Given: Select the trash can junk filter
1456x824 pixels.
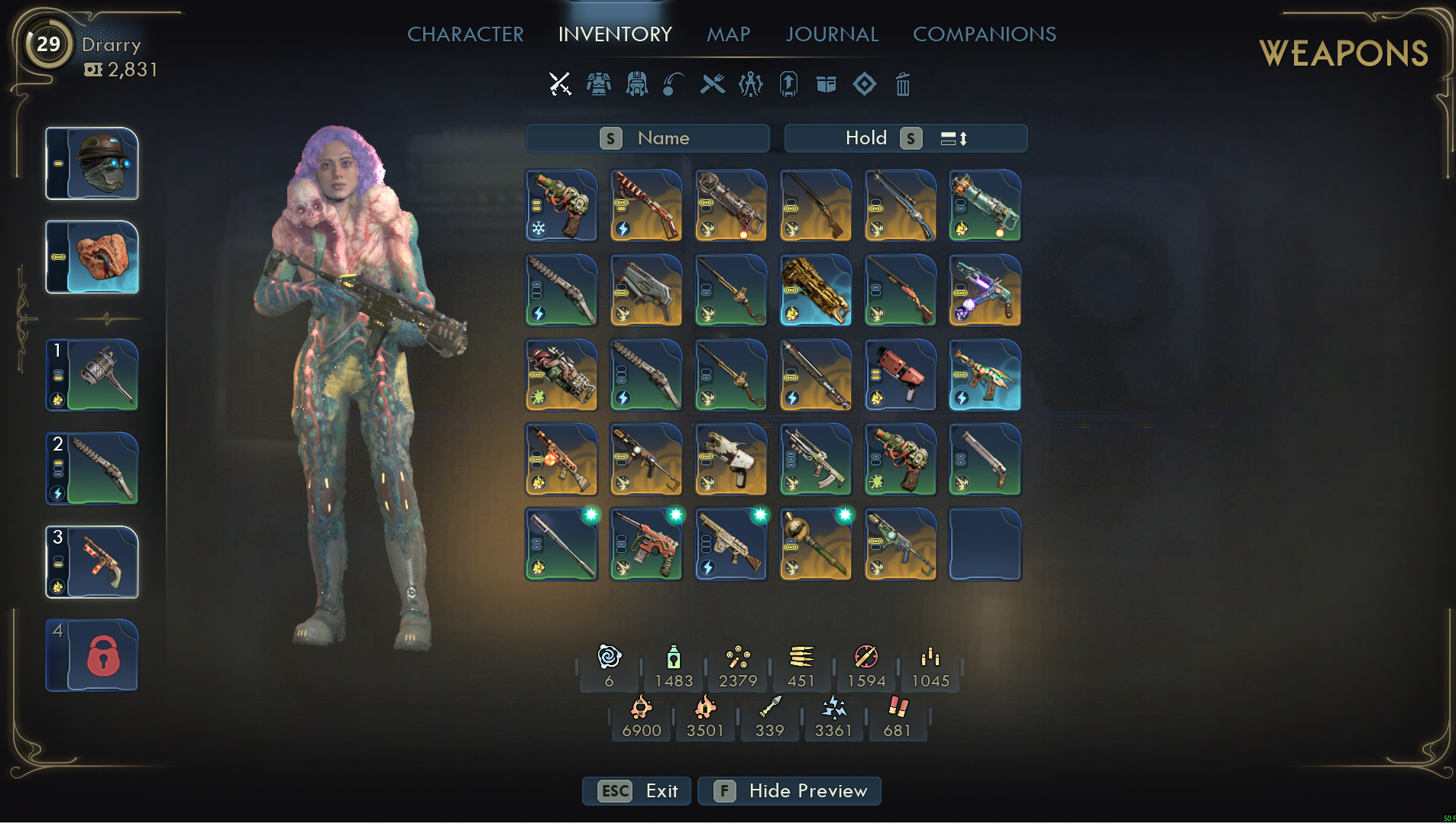Looking at the screenshot, I should pyautogui.click(x=902, y=84).
